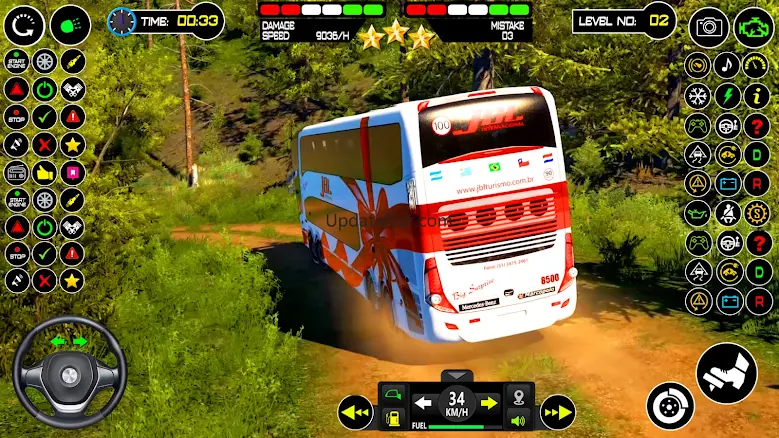Turn on the radio icon
This screenshot has height=438, width=779.
tap(17, 171)
